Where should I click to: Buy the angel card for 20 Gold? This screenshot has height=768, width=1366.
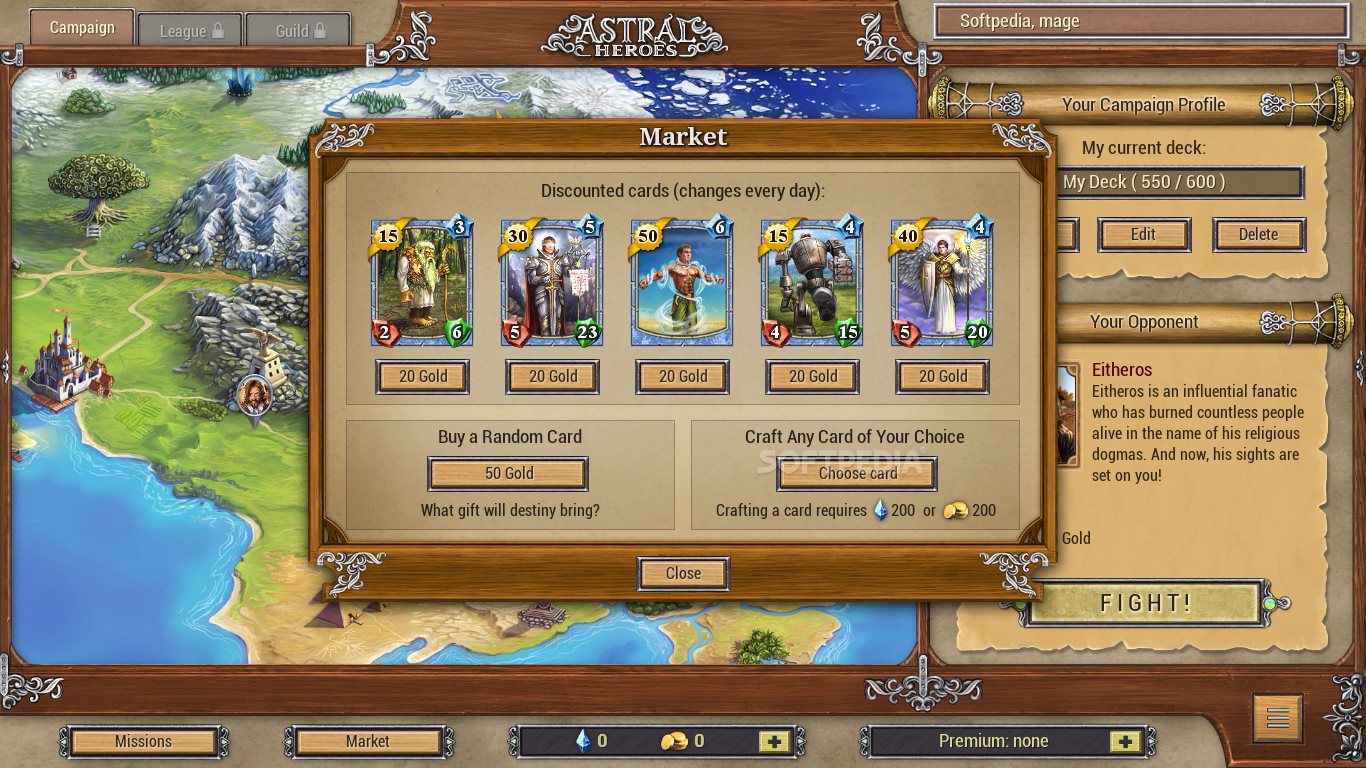click(x=942, y=377)
